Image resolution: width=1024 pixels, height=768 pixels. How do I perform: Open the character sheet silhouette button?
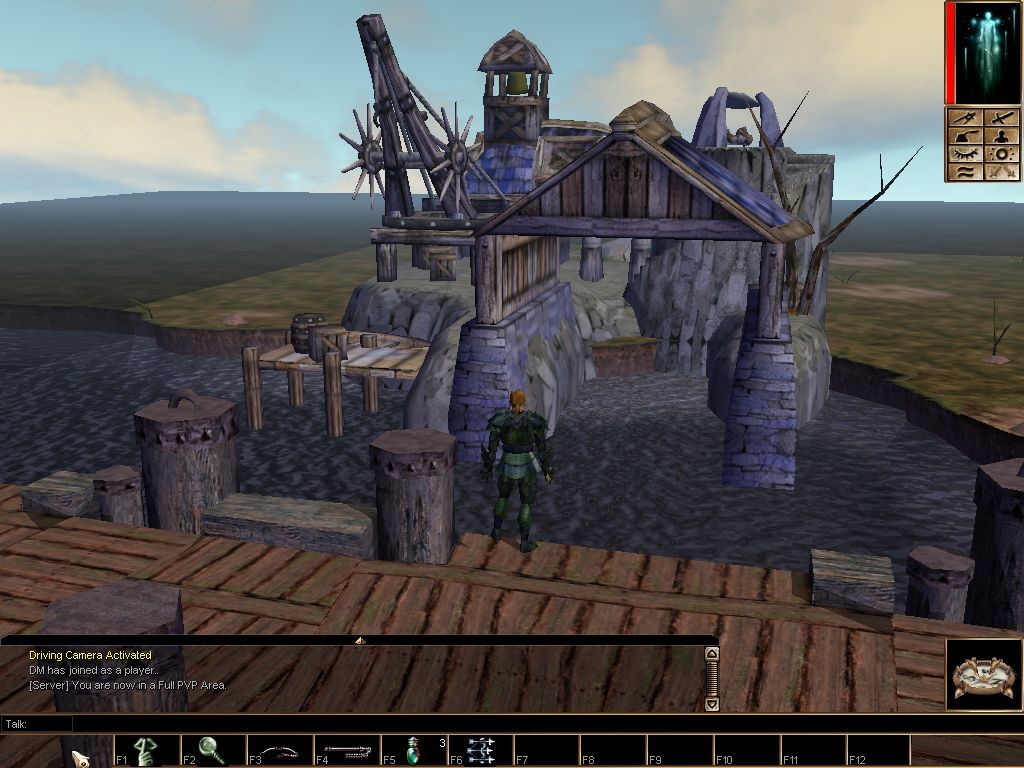(x=1002, y=136)
